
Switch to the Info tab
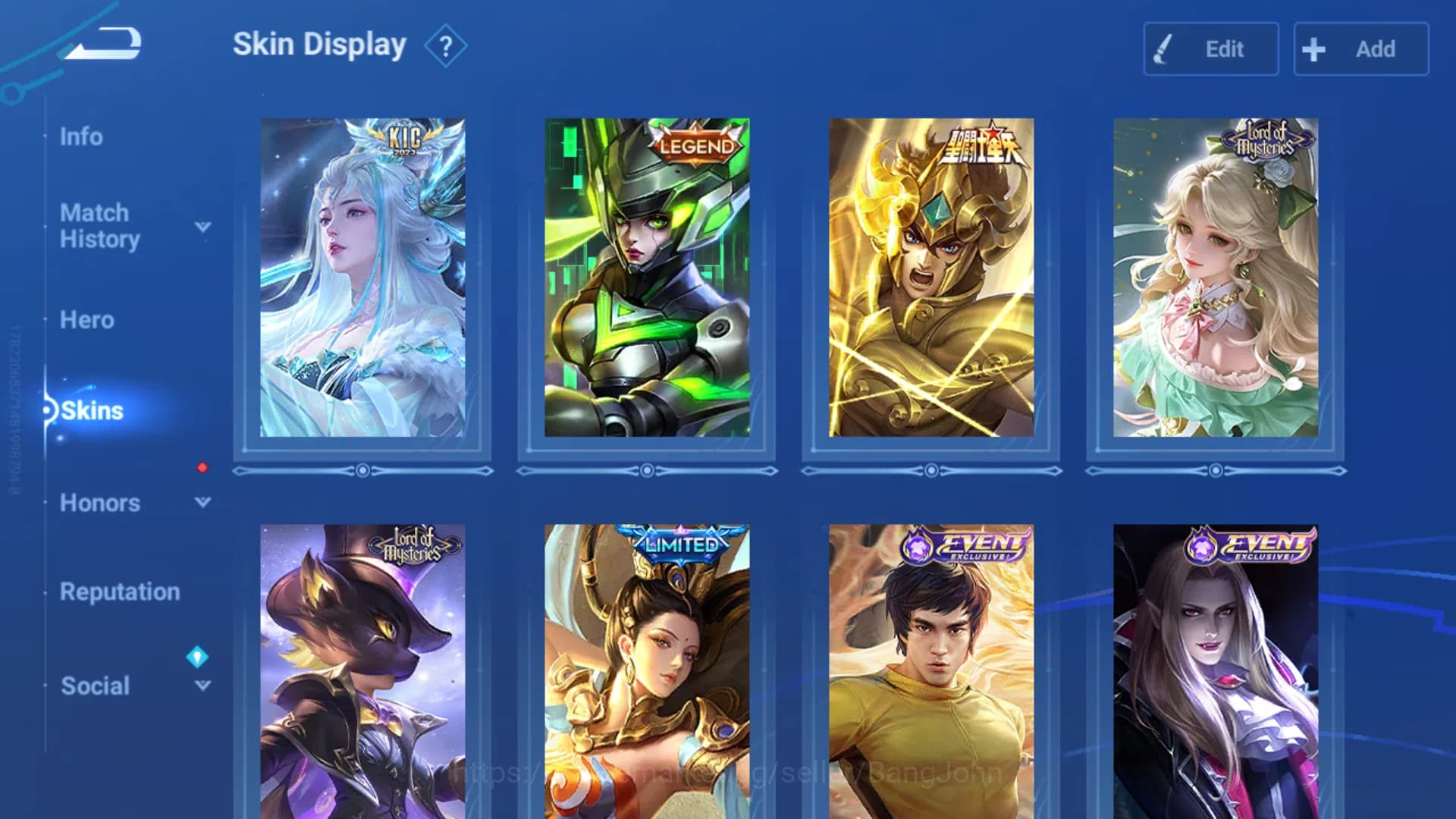[82, 136]
